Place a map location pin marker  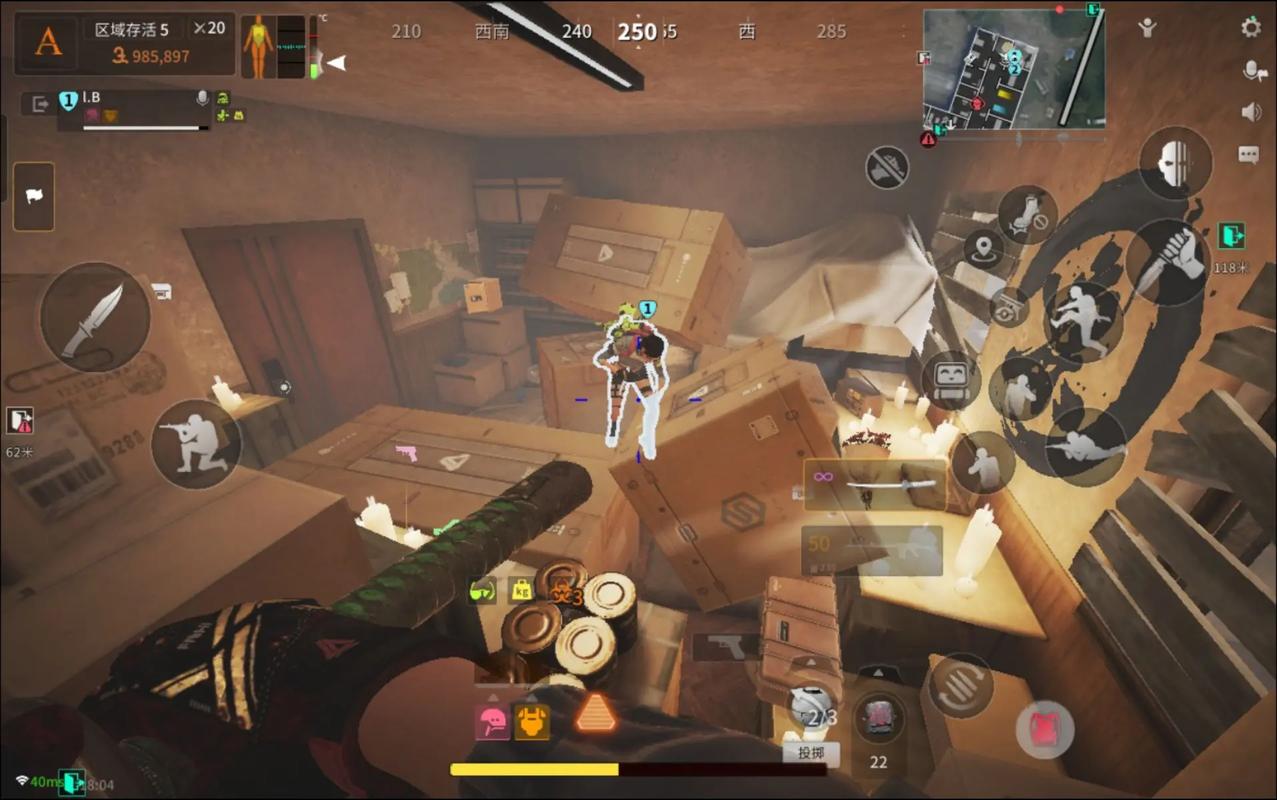(984, 248)
